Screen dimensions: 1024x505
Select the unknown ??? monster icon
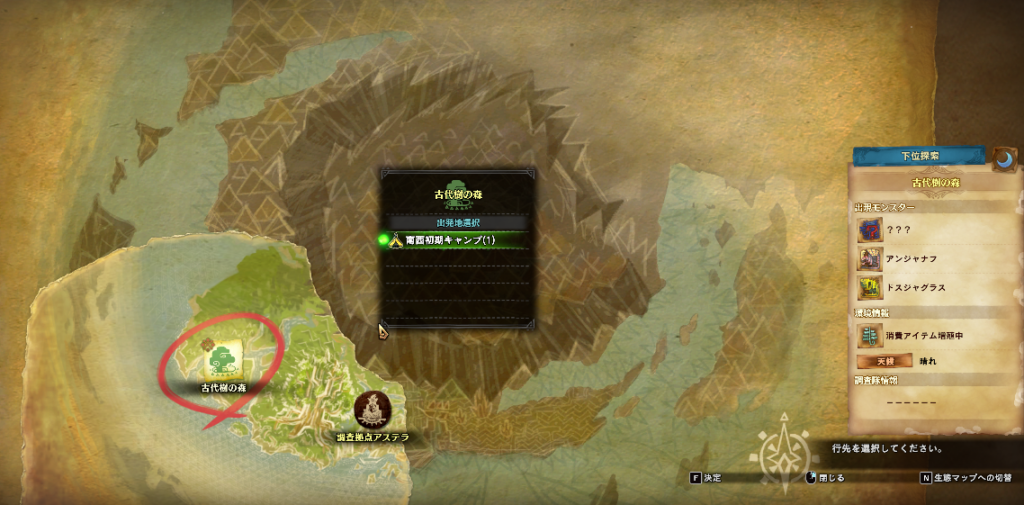click(x=869, y=230)
